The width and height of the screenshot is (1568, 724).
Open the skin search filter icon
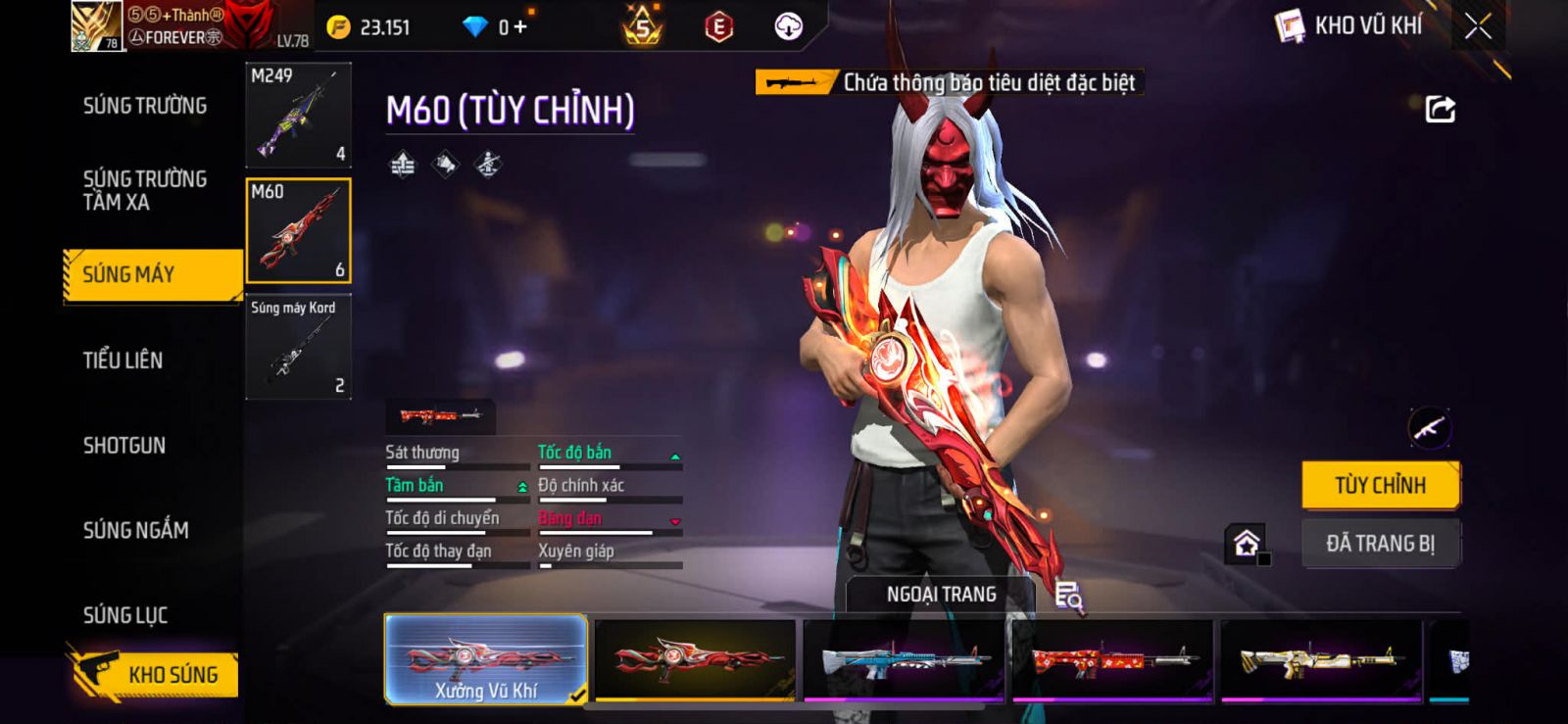[x=1068, y=595]
